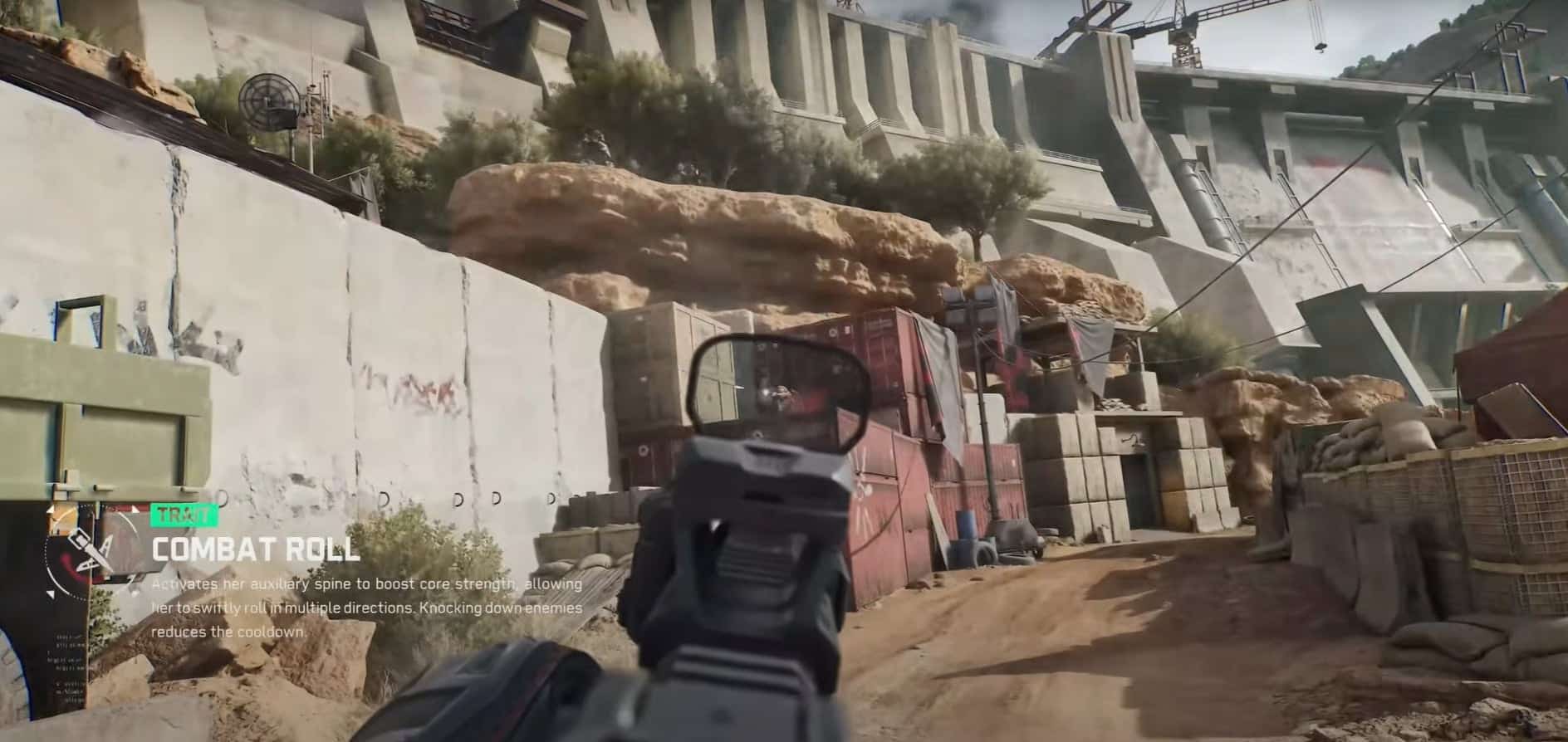Select the green TRAIT tag
The width and height of the screenshot is (1568, 742).
click(184, 516)
